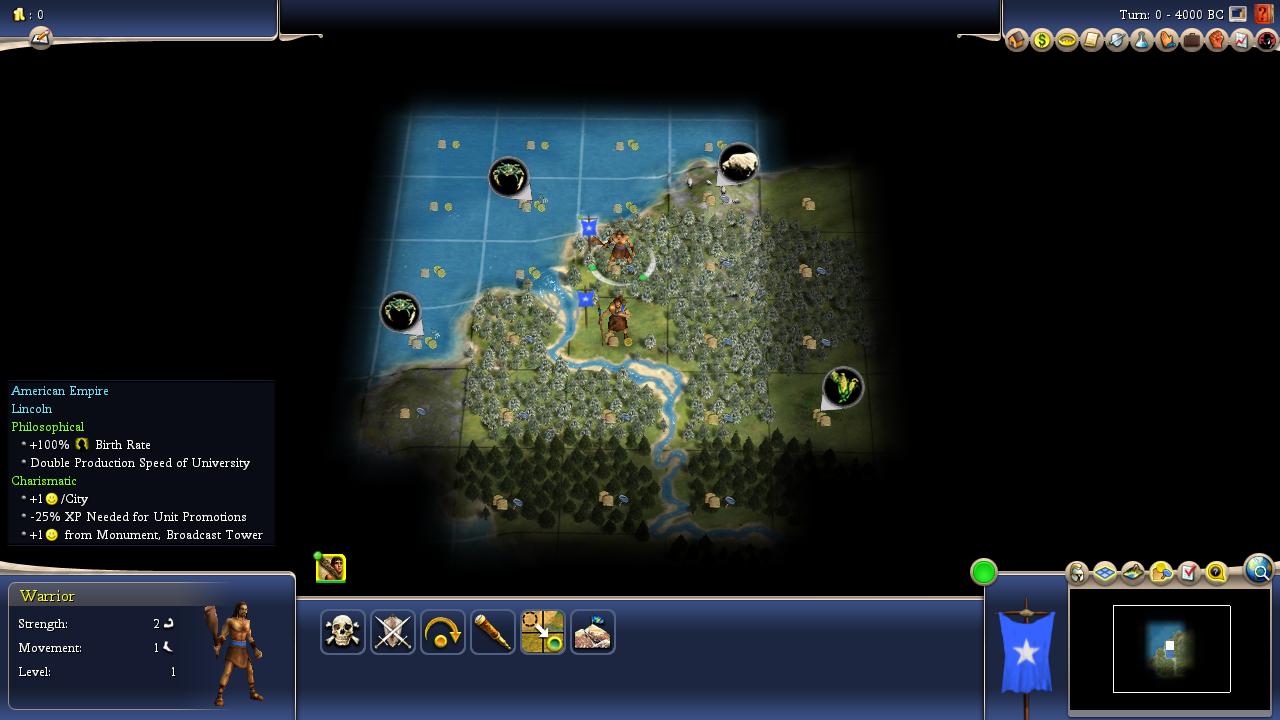
Task: Select the Go To move mode button
Action: pyautogui.click(x=543, y=632)
